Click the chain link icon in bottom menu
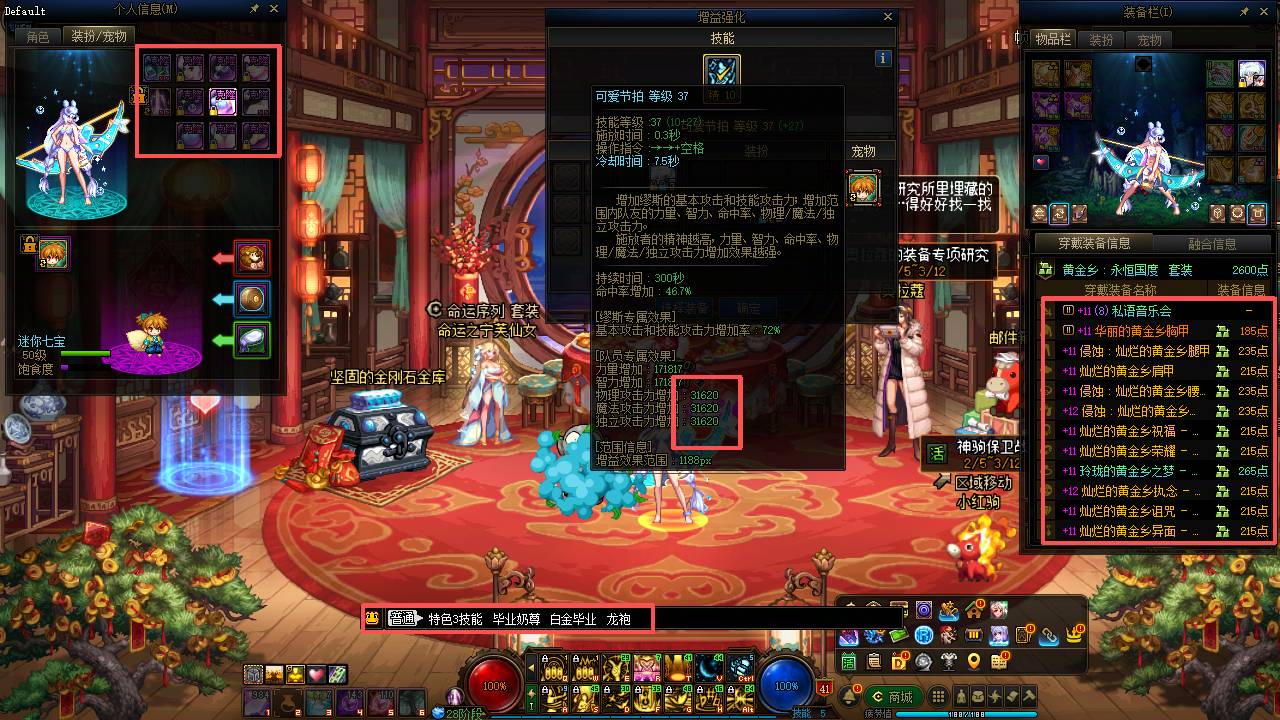The height and width of the screenshot is (720, 1280). coord(1048,637)
